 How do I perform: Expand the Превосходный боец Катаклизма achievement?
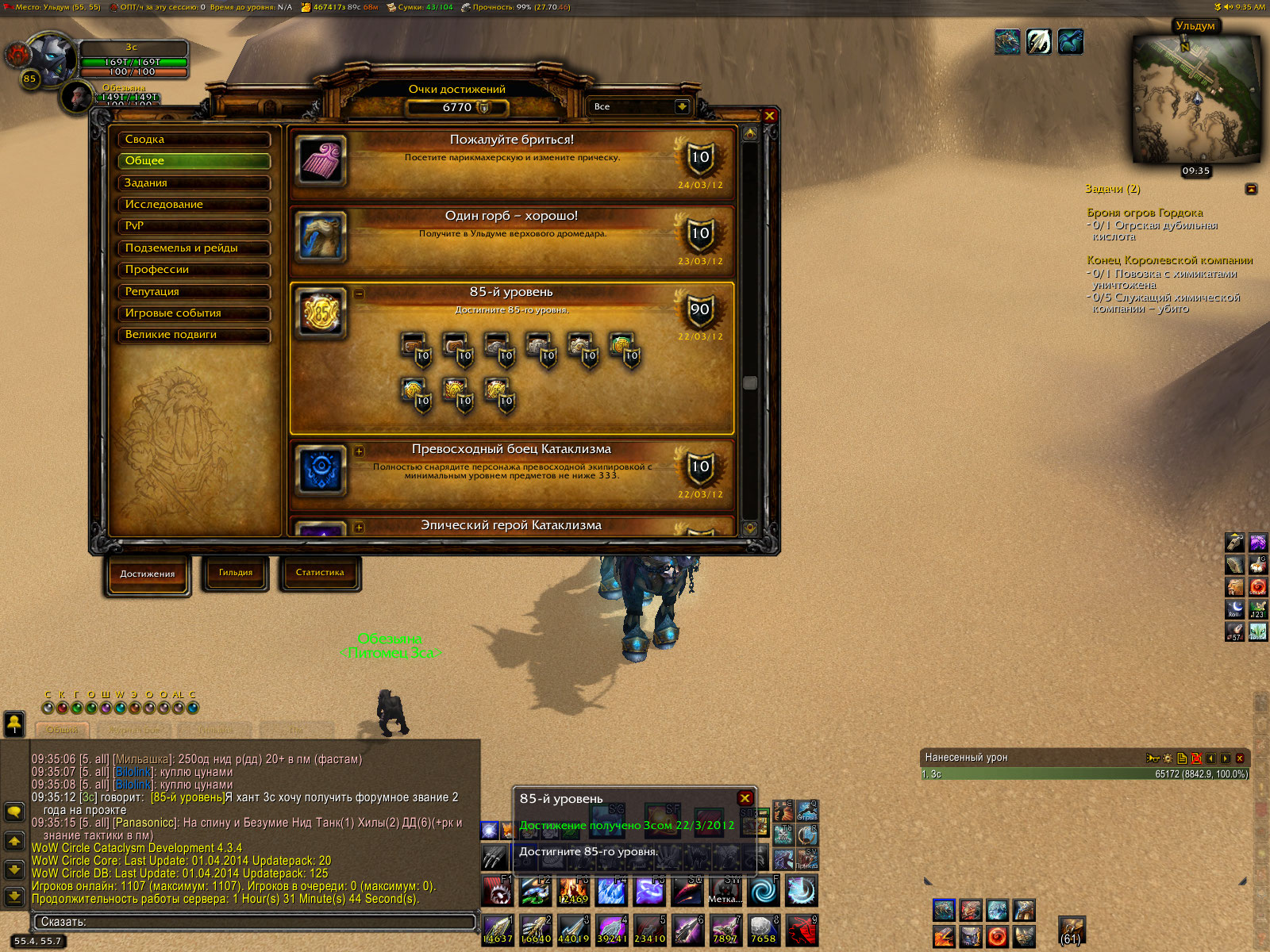(359, 451)
